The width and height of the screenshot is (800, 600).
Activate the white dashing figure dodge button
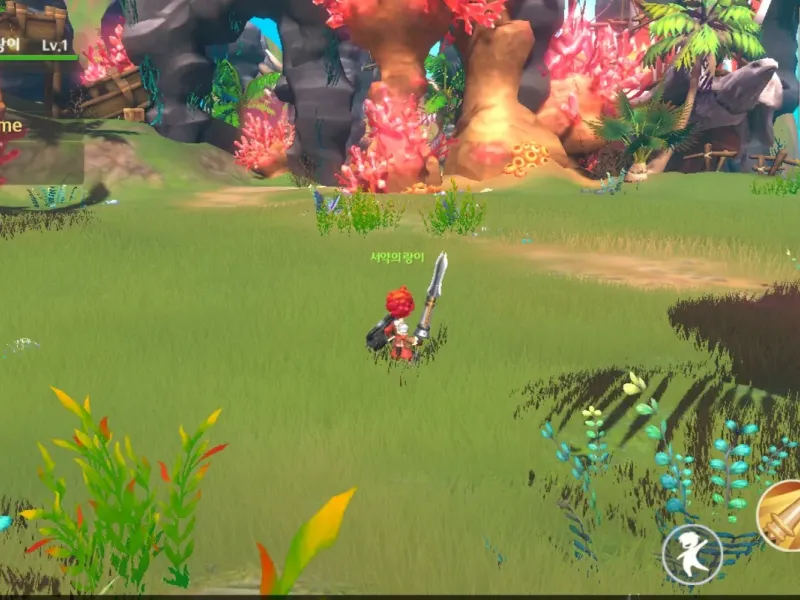click(x=692, y=554)
